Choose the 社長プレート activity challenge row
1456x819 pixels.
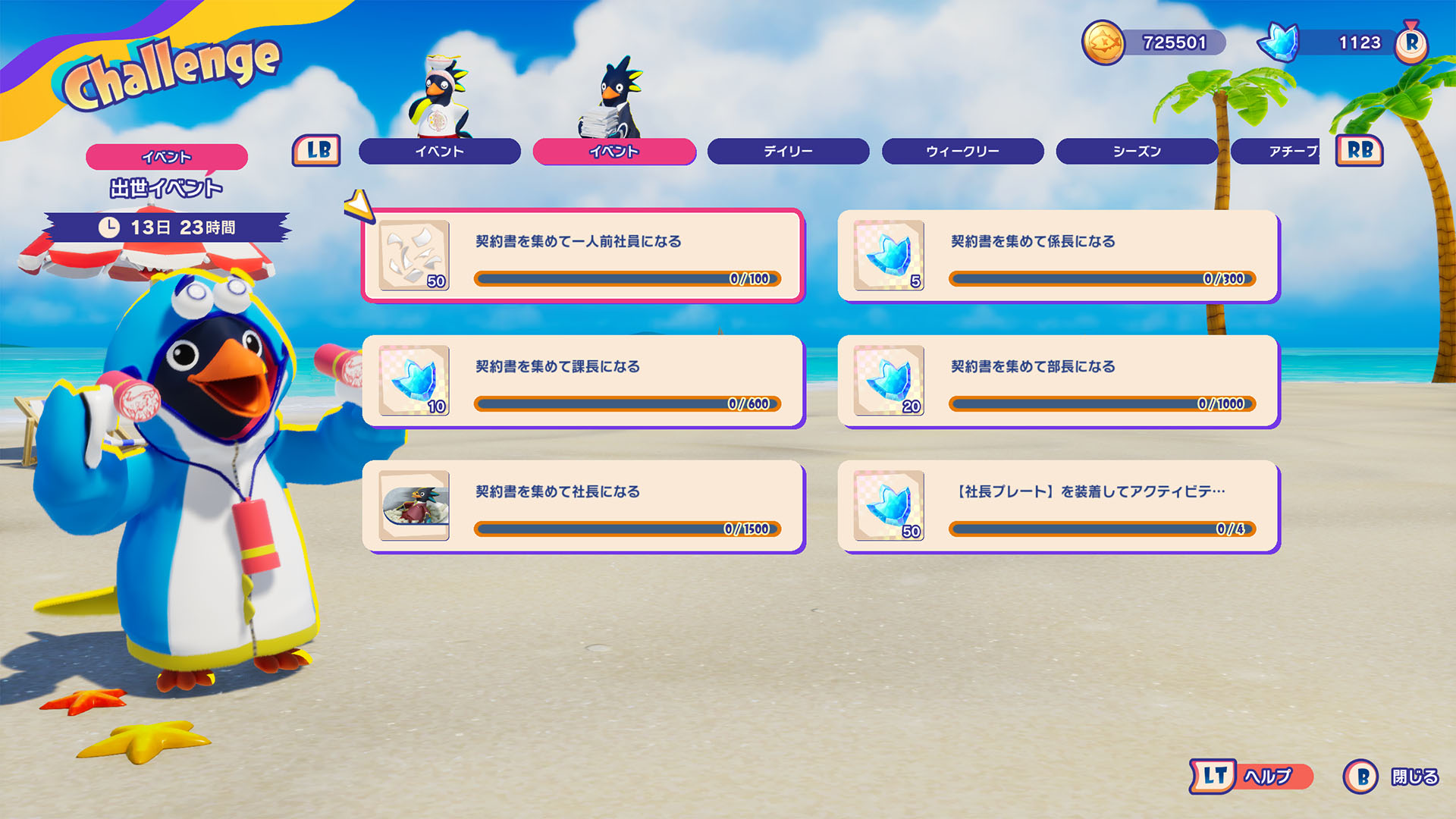1058,506
